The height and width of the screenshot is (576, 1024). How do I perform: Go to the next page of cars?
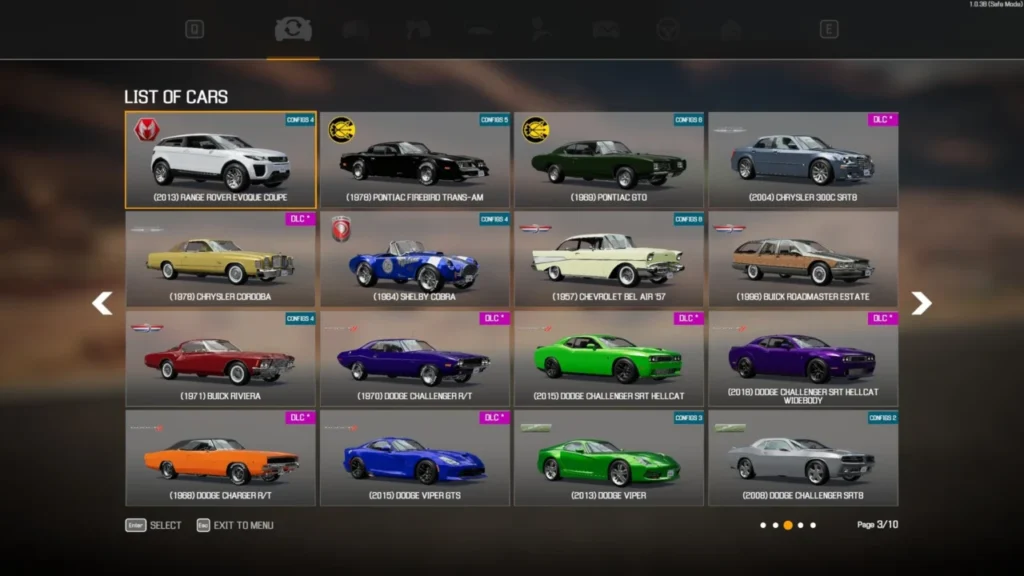point(921,303)
